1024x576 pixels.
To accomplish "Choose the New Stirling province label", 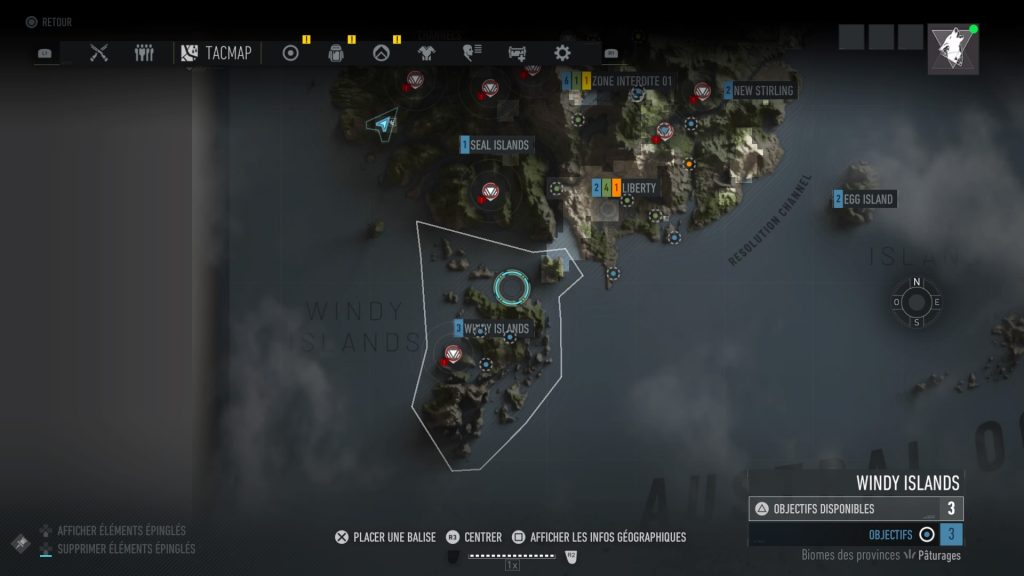I will pyautogui.click(x=762, y=91).
